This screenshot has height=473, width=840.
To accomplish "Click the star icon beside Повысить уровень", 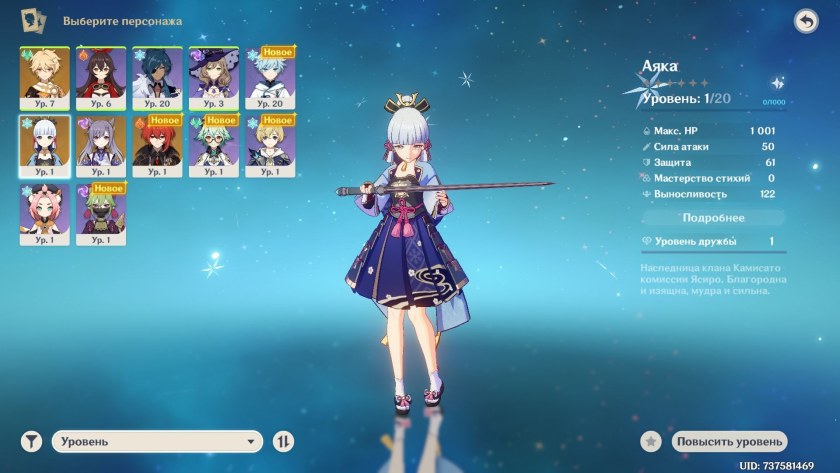I will pos(652,441).
